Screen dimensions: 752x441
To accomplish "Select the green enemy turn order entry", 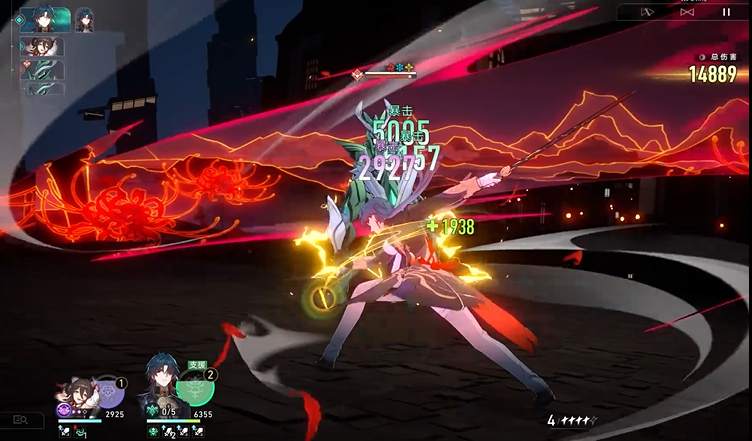I will [42, 70].
